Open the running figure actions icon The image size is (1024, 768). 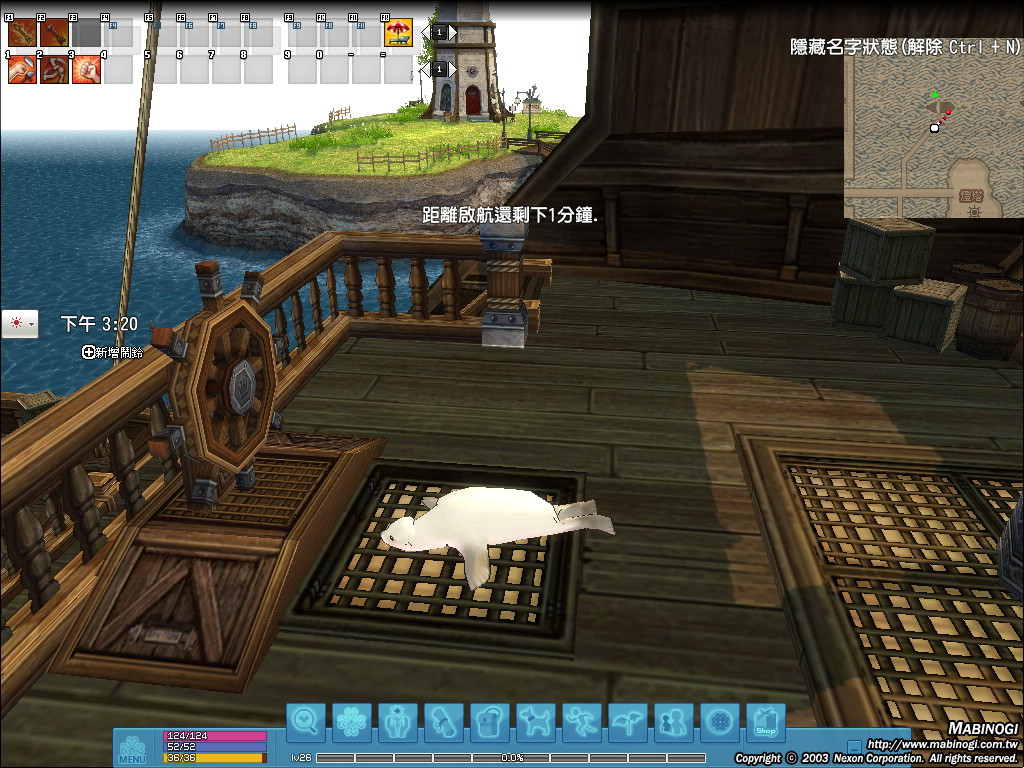(x=582, y=721)
